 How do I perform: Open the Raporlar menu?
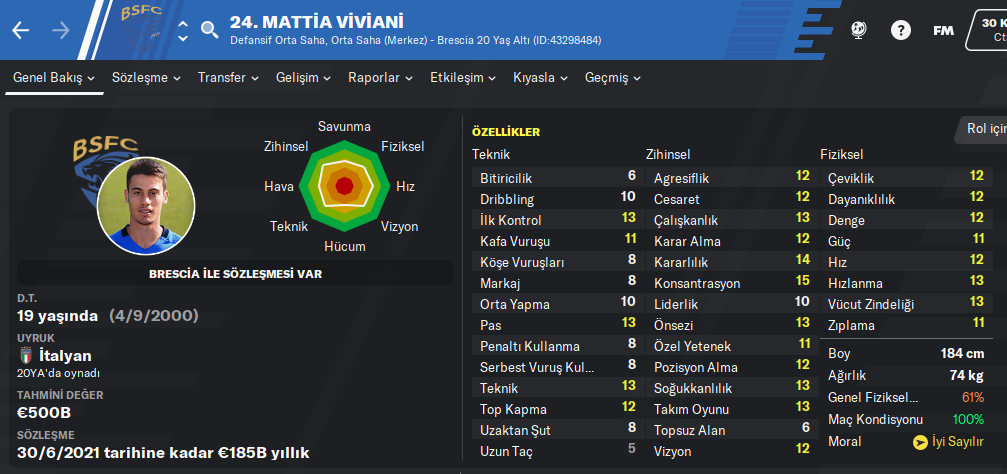point(381,77)
